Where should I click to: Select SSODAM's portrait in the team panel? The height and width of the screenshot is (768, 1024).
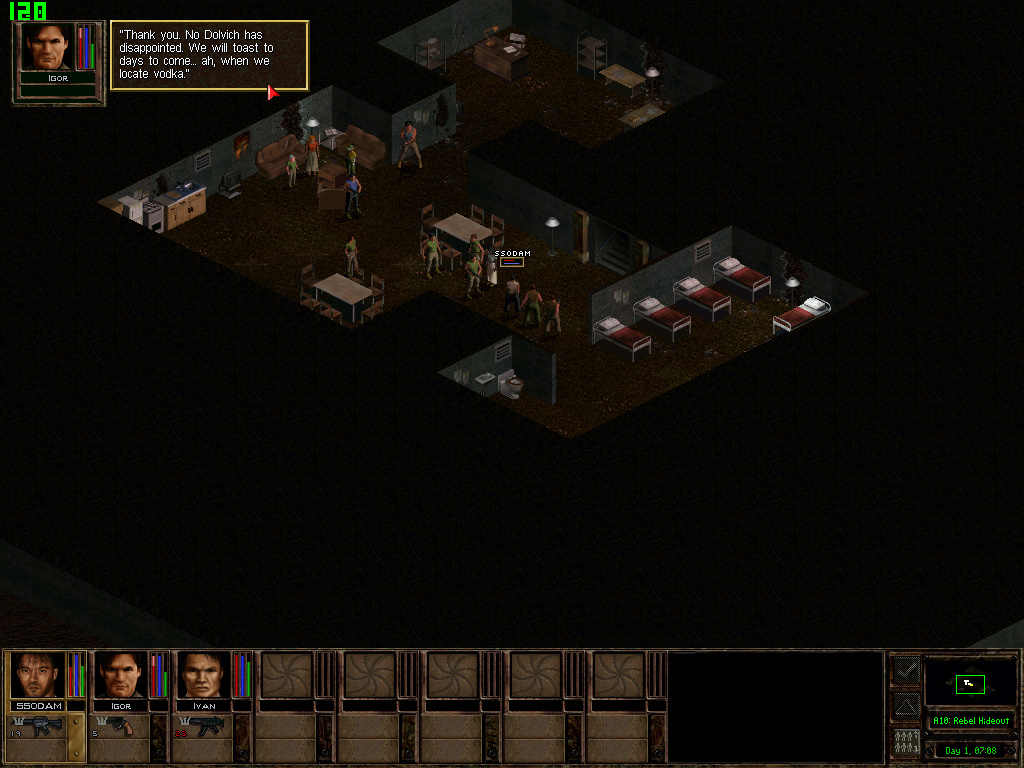37,675
